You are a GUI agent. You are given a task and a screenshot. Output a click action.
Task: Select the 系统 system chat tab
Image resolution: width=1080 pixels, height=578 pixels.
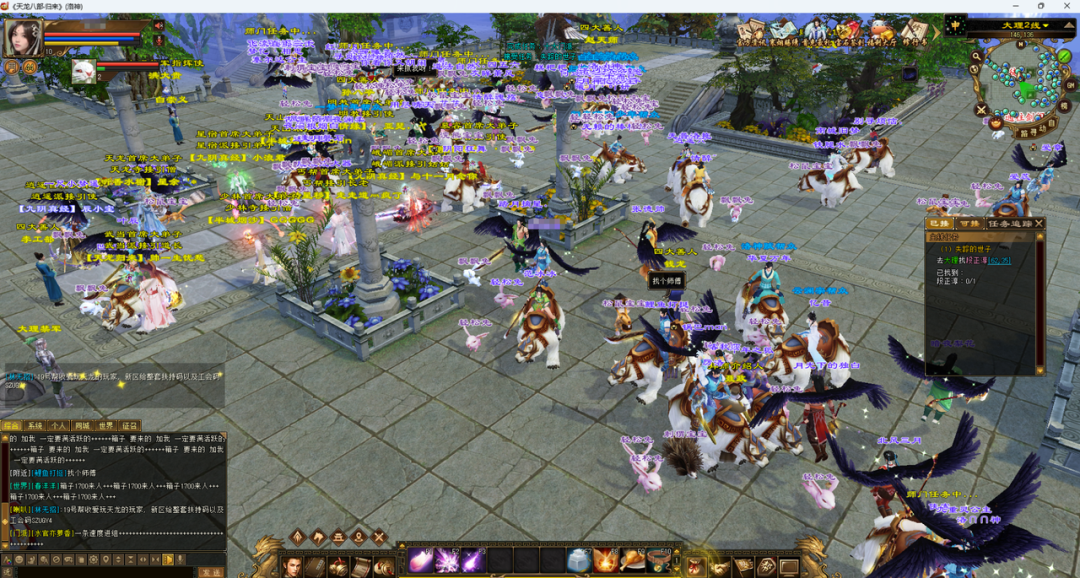(35, 426)
